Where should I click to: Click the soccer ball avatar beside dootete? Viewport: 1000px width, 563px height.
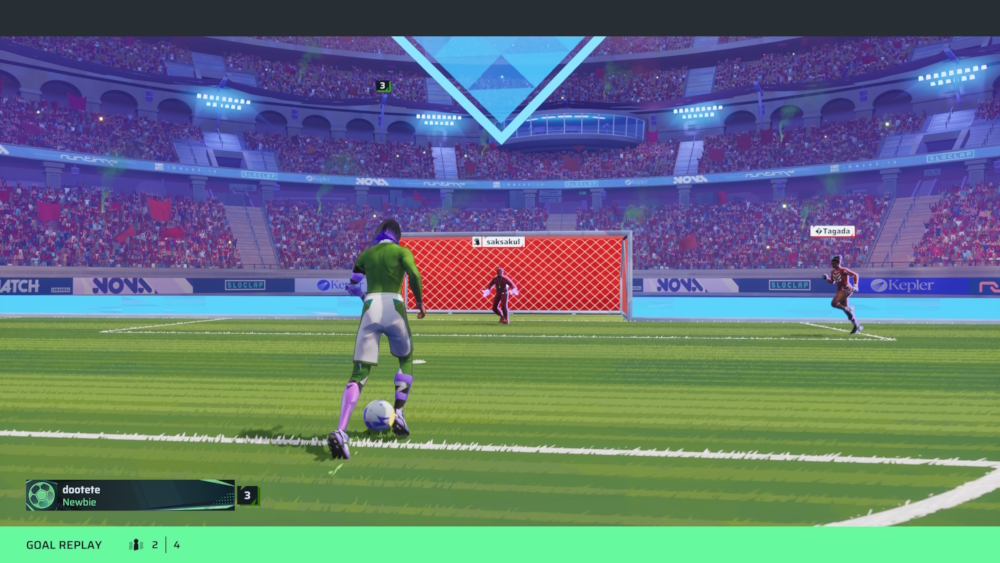(42, 495)
